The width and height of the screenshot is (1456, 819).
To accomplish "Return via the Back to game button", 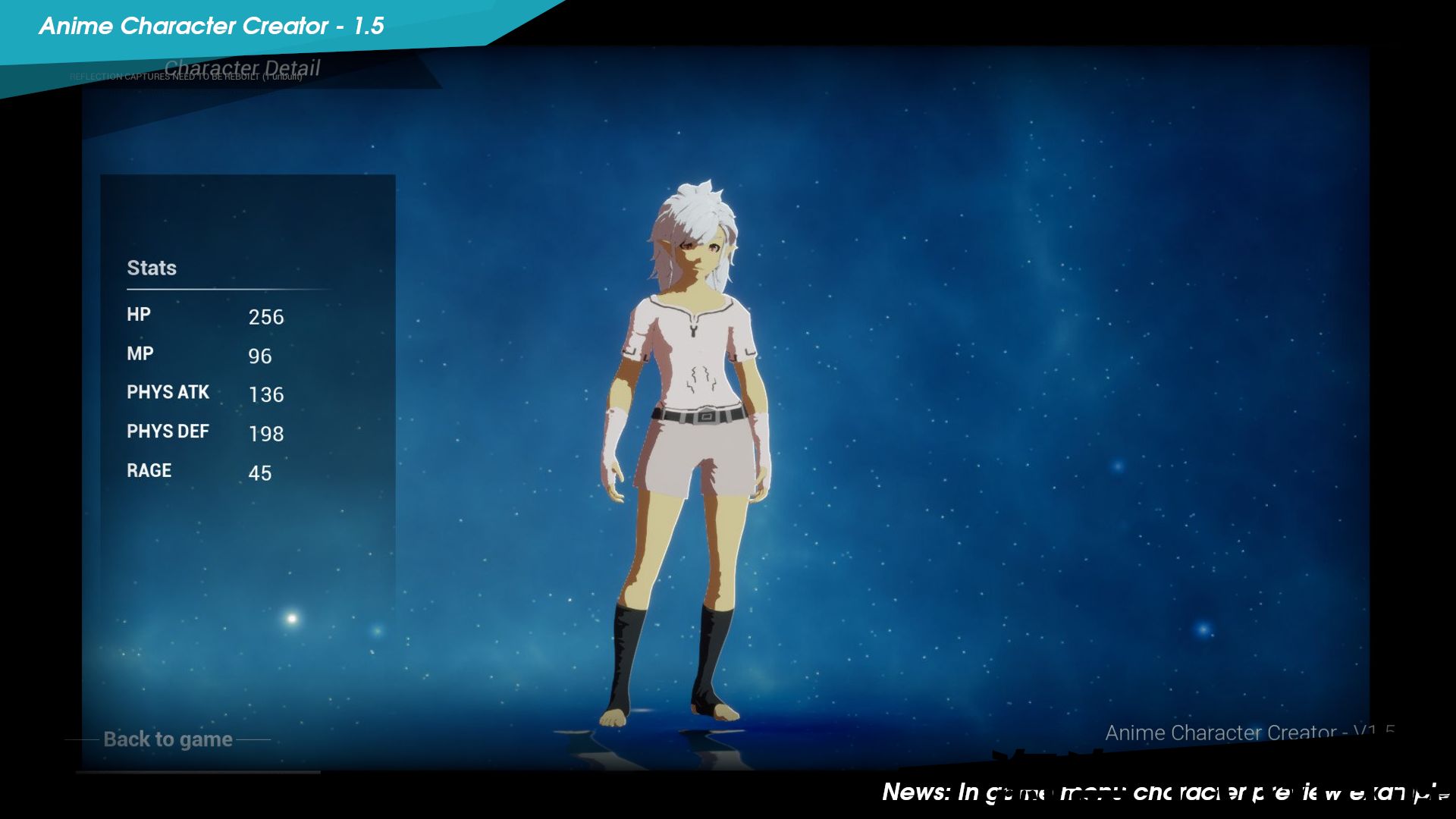I will tap(168, 739).
